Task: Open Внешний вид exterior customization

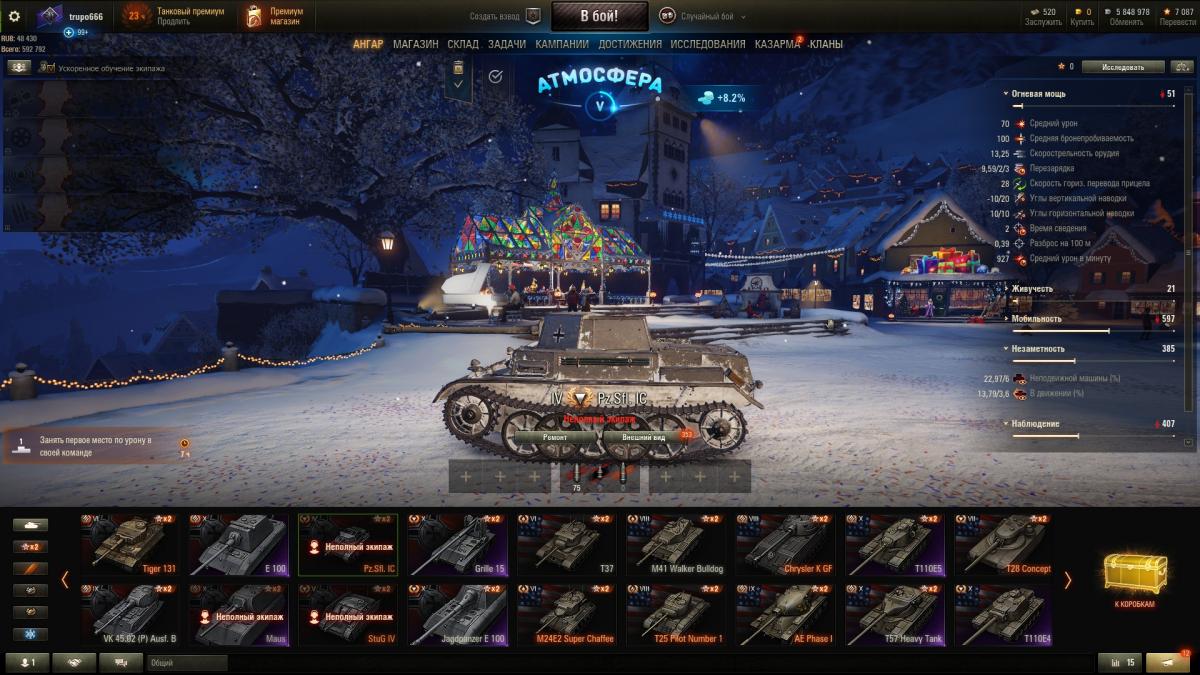Action: coord(643,437)
